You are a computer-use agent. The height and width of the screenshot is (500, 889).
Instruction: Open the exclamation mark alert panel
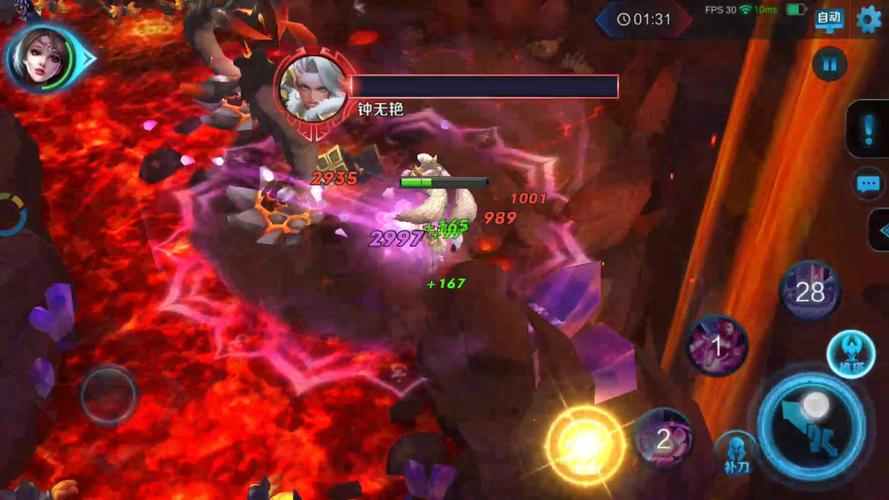tap(866, 129)
